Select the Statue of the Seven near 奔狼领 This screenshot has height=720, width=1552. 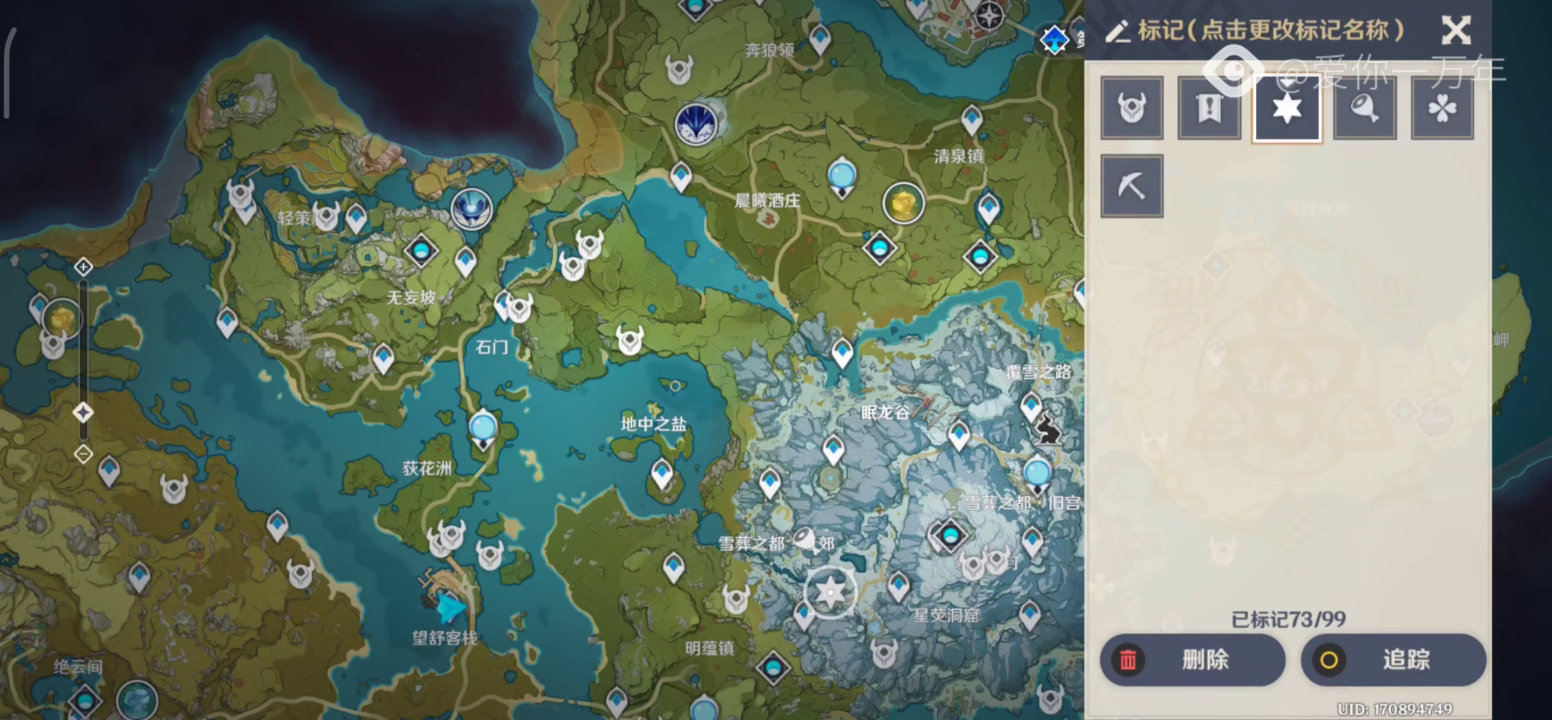tap(696, 121)
